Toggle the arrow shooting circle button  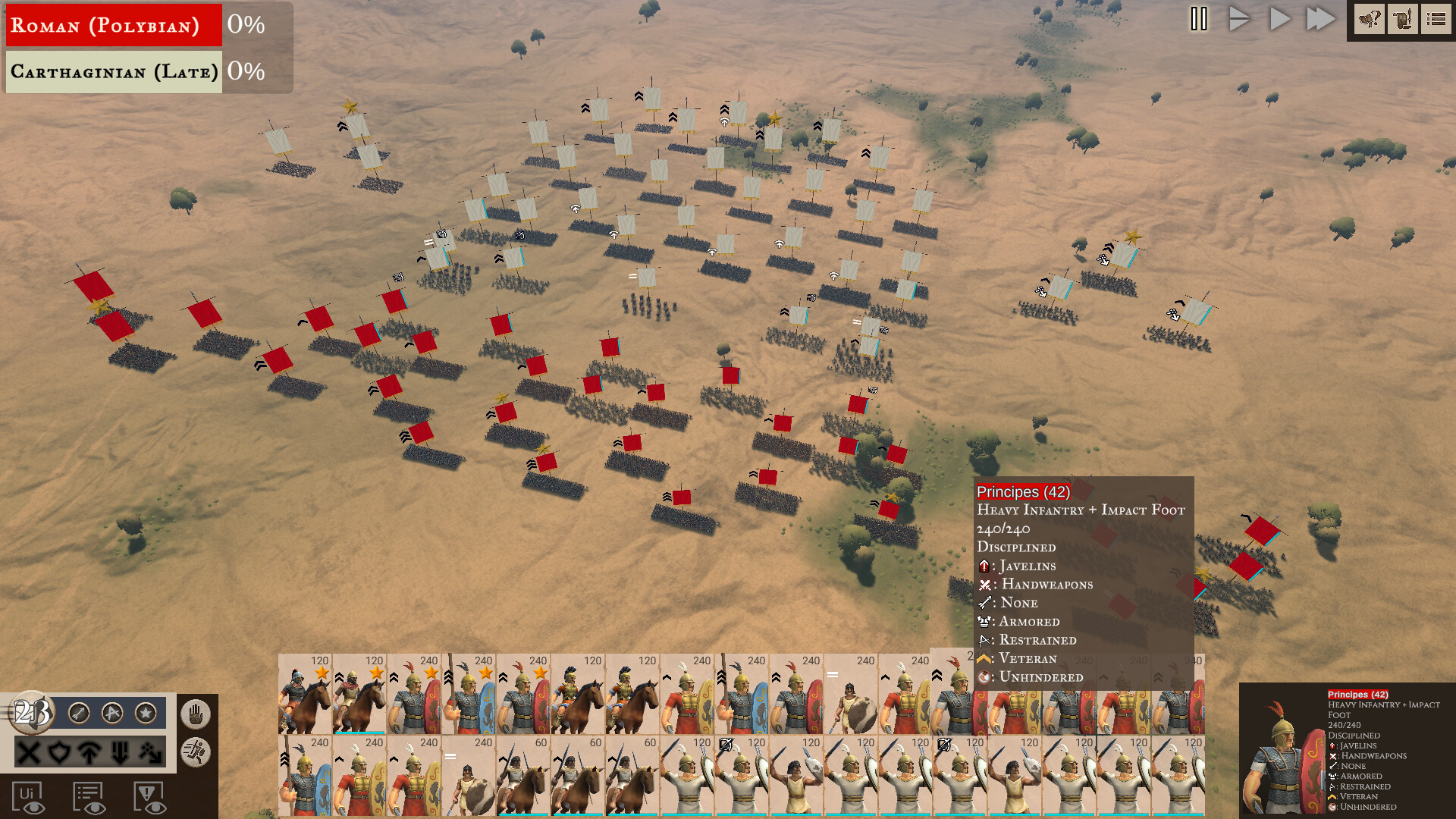[78, 713]
